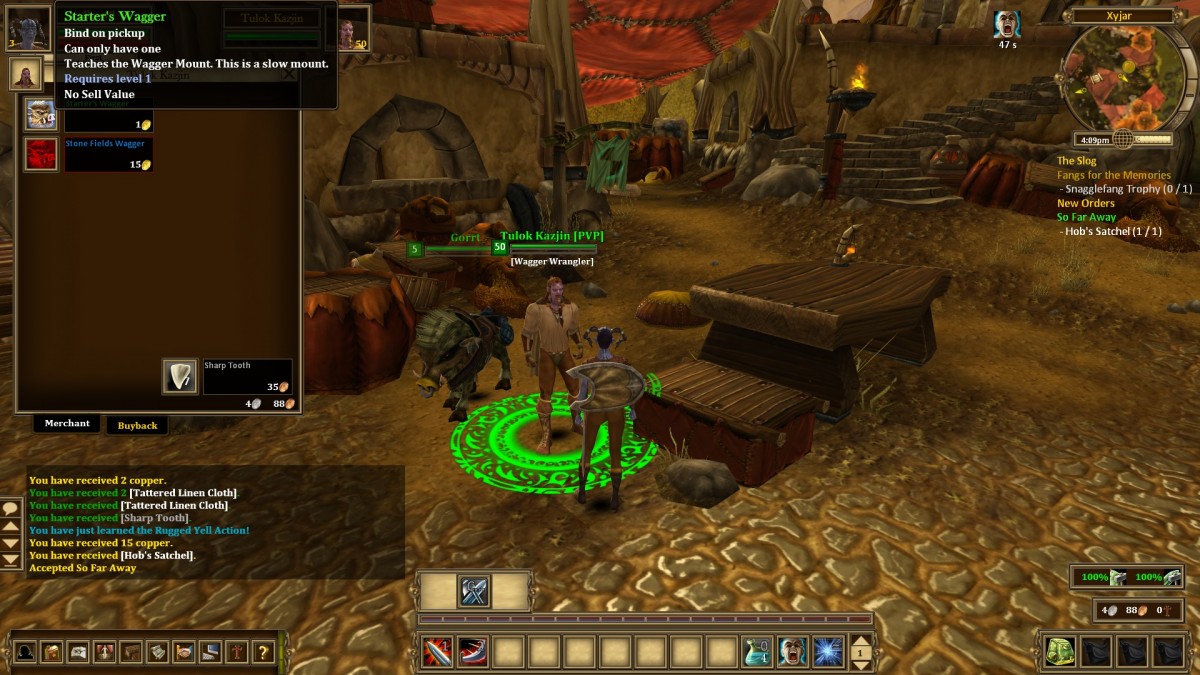The width and height of the screenshot is (1200, 675).
Task: Open the Buyback tab
Action: click(x=137, y=425)
